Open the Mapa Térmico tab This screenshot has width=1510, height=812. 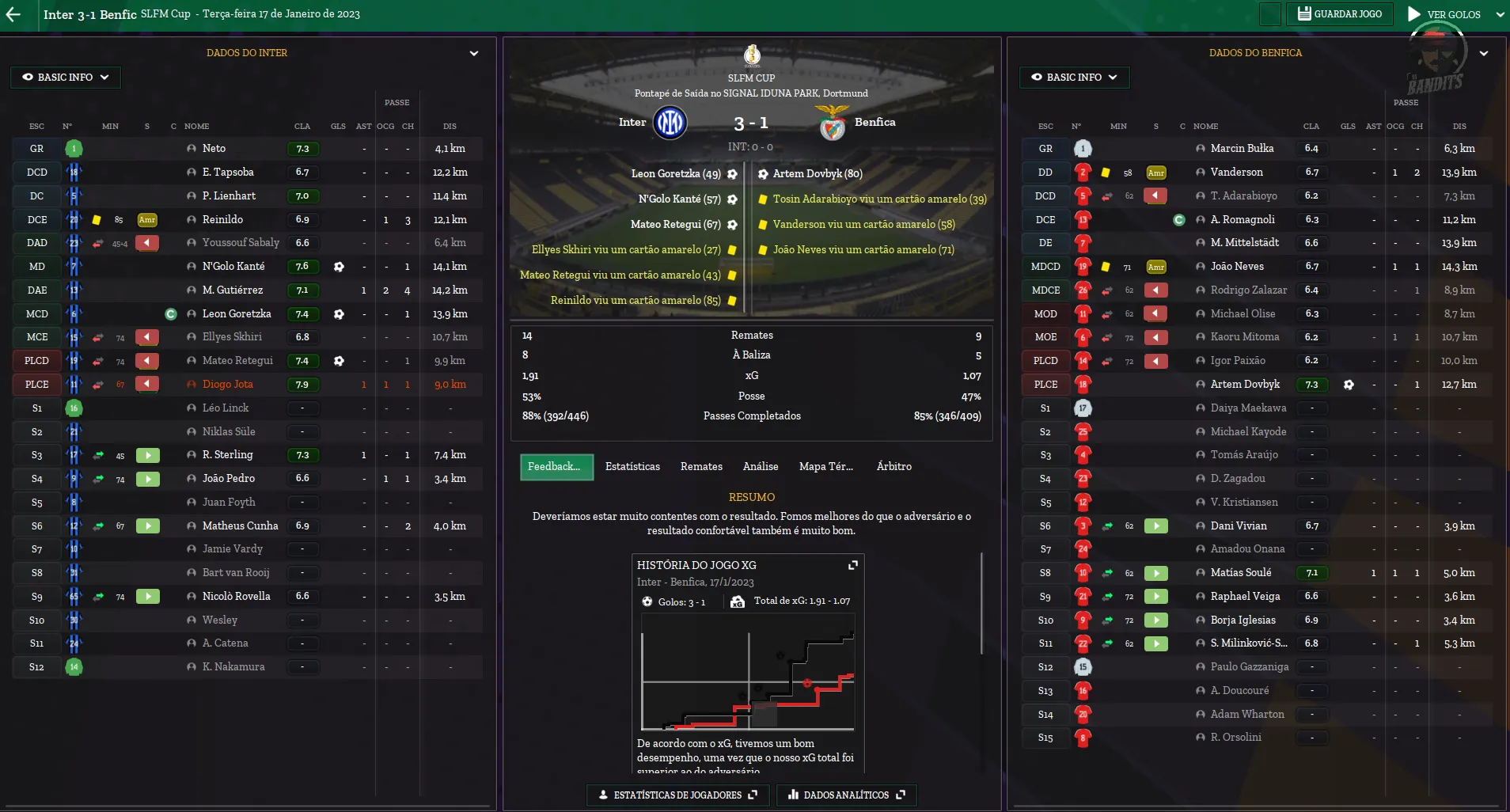(825, 467)
